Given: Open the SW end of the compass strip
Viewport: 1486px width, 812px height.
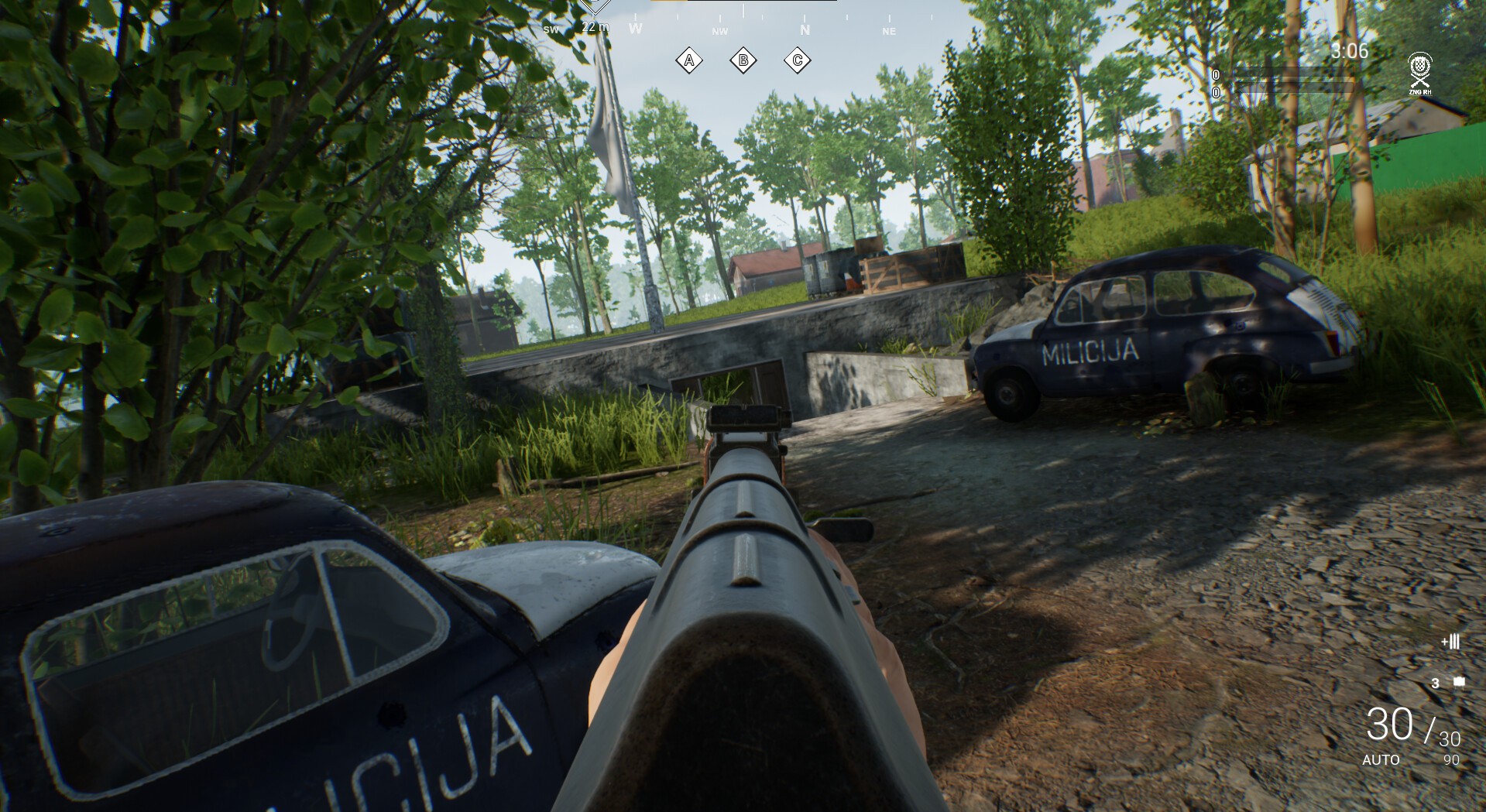Looking at the screenshot, I should point(551,29).
